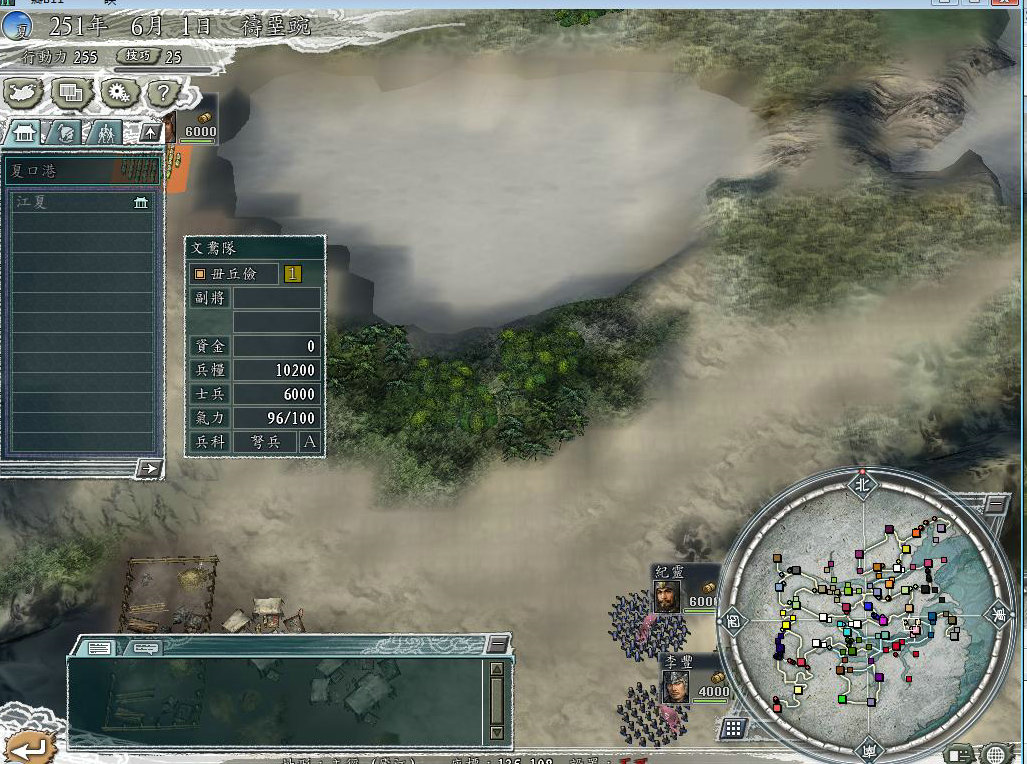The width and height of the screenshot is (1027, 764).
Task: Switch to the soldiers figures tab
Action: click(x=104, y=132)
